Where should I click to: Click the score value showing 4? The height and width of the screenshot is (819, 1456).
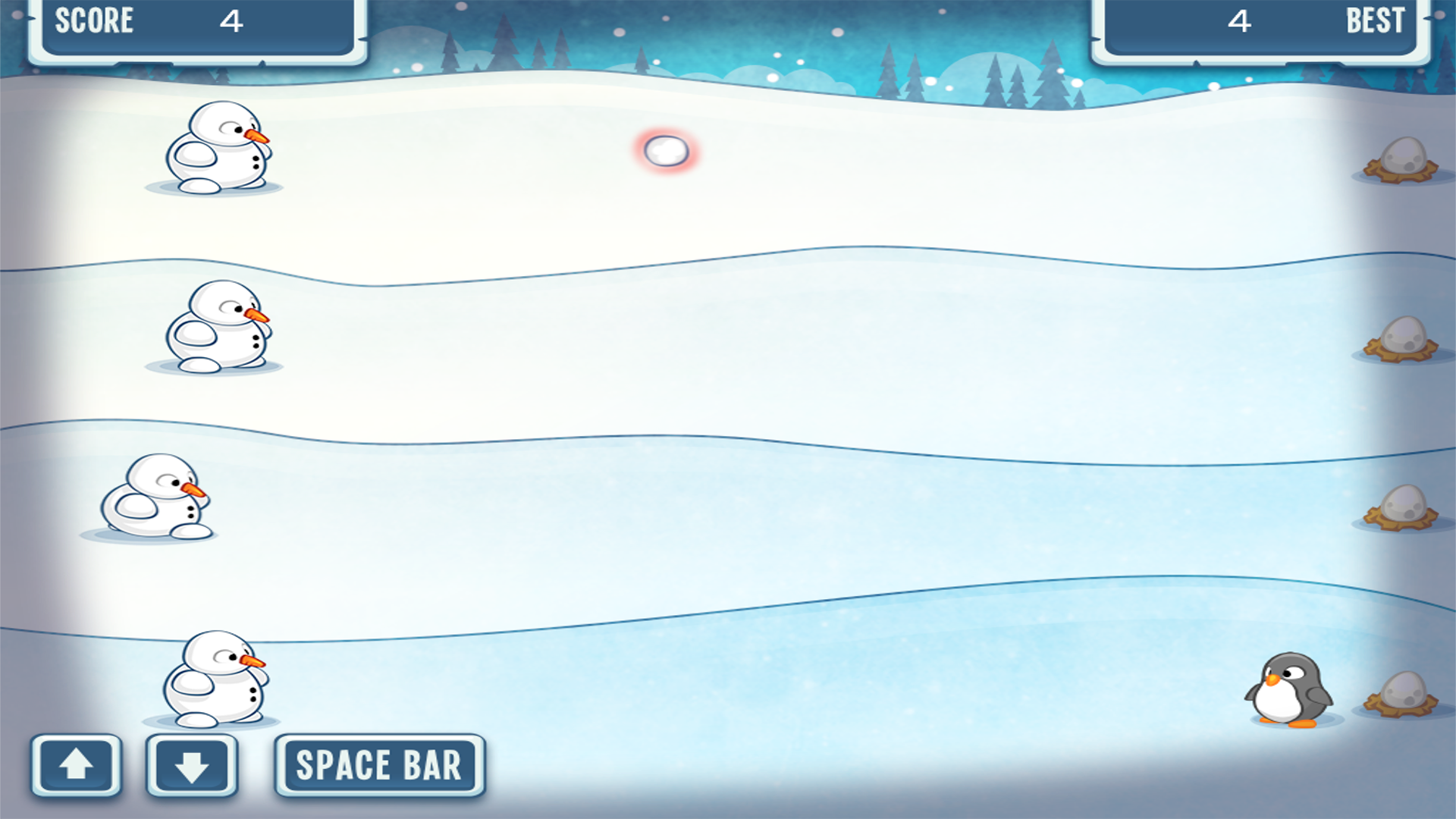(x=233, y=21)
